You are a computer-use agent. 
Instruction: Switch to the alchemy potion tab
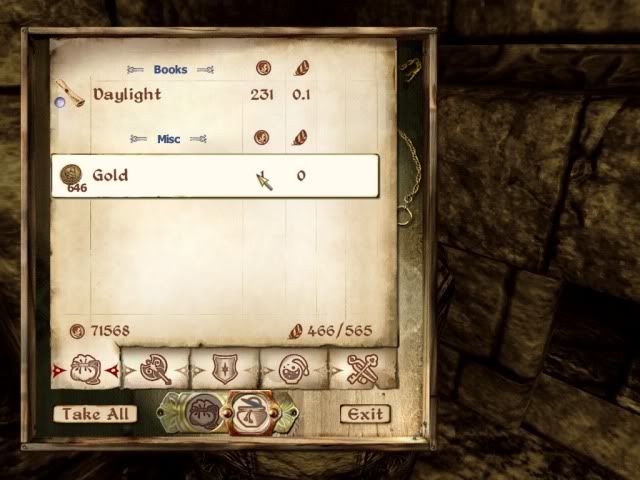(x=295, y=368)
